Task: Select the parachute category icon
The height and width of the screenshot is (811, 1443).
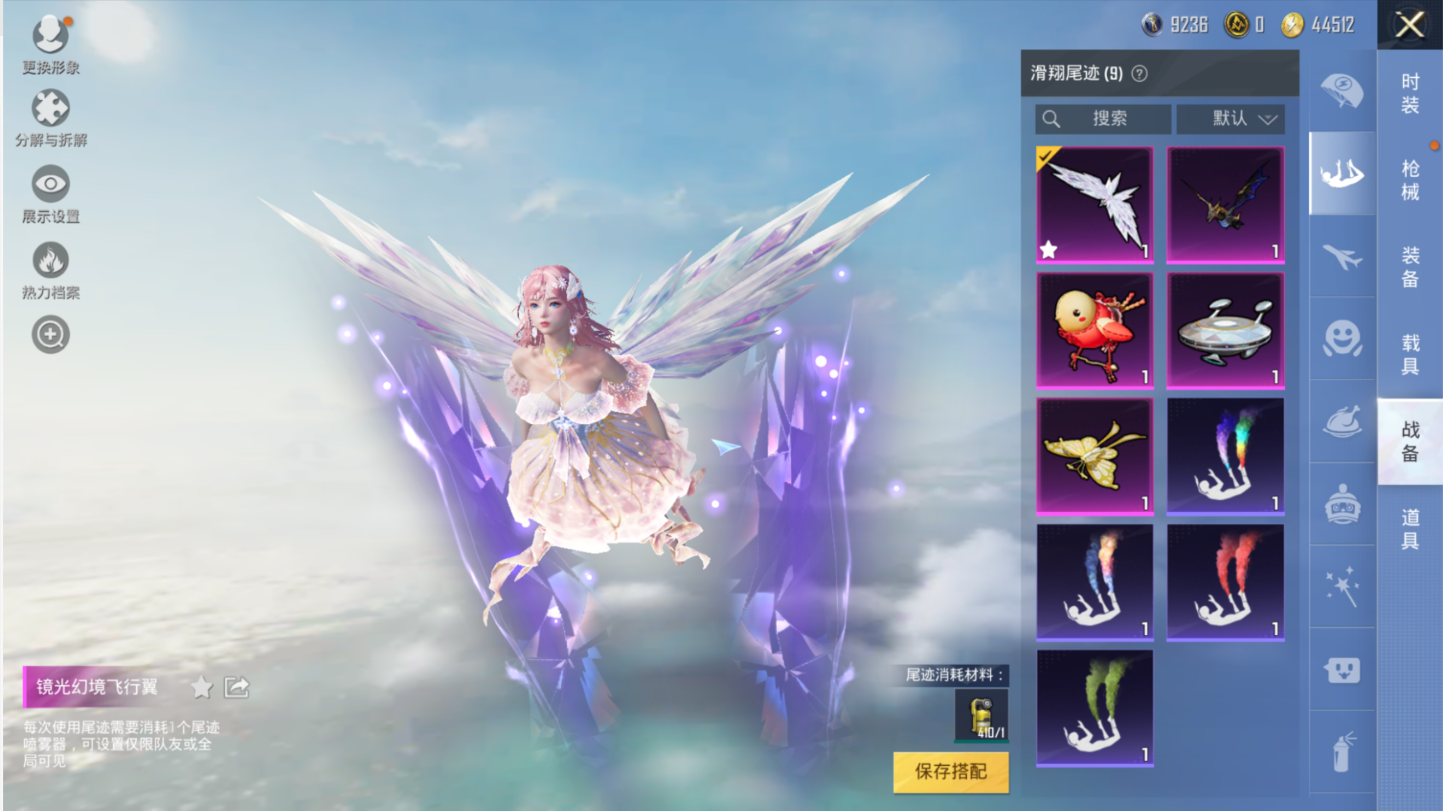Action: click(1342, 91)
